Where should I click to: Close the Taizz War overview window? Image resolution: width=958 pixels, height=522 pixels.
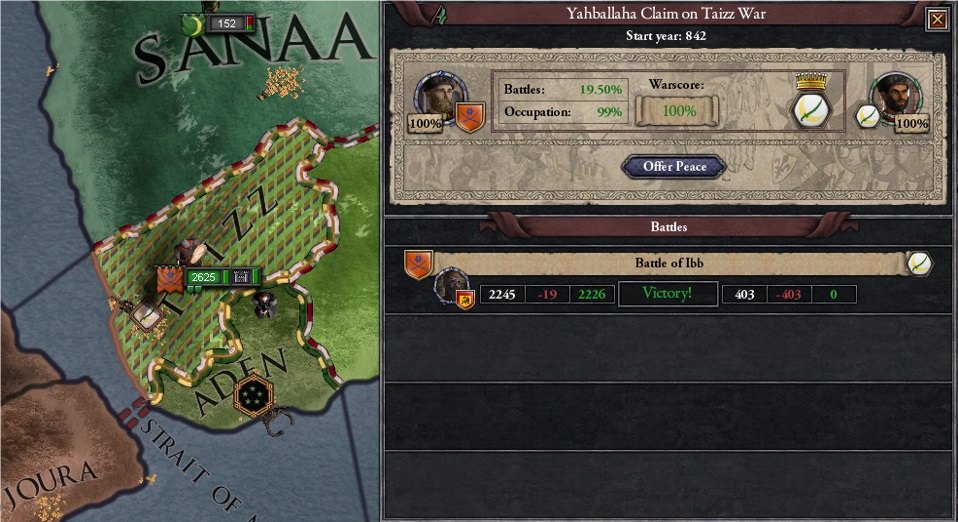936,19
